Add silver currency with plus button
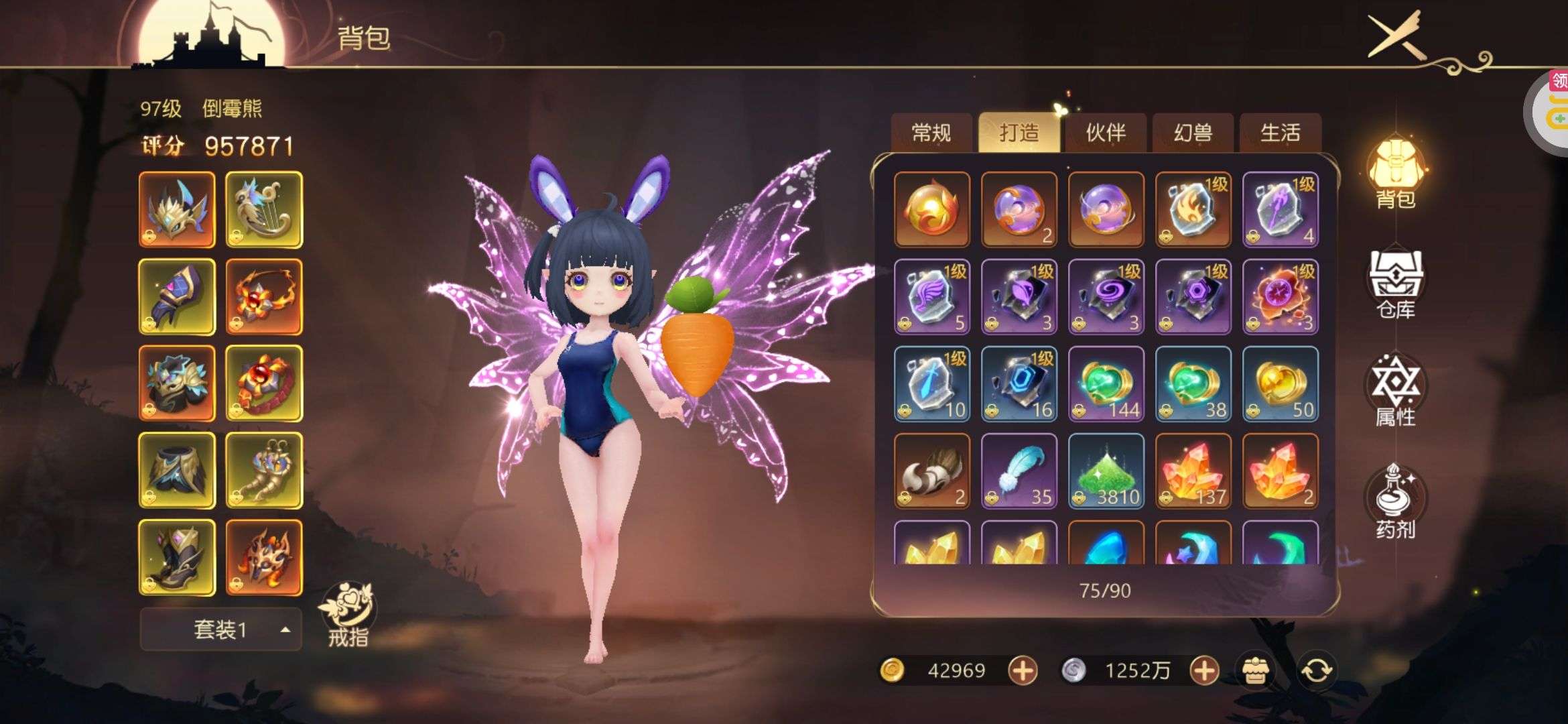 coord(1203,670)
